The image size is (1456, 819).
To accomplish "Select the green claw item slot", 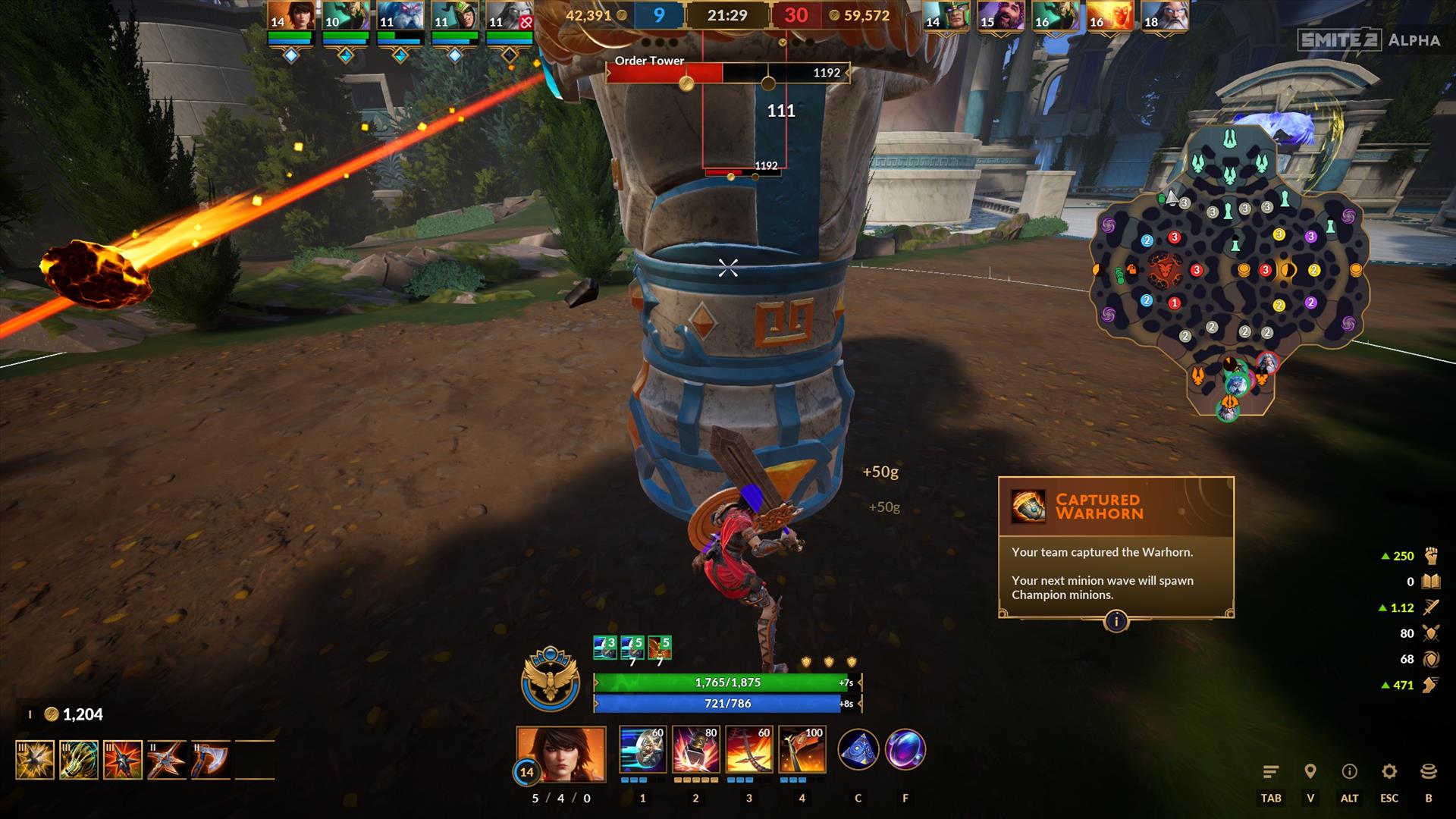I will pos(79,760).
